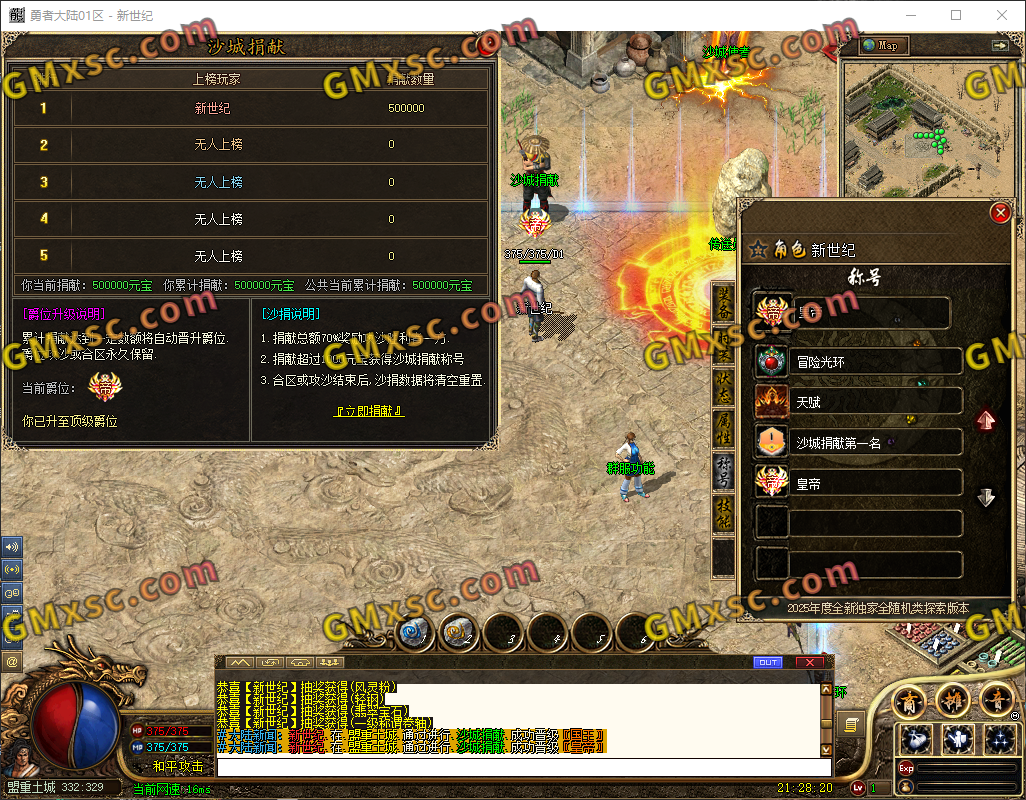
Task: Click the Map button above the minimap
Action: coord(882,45)
